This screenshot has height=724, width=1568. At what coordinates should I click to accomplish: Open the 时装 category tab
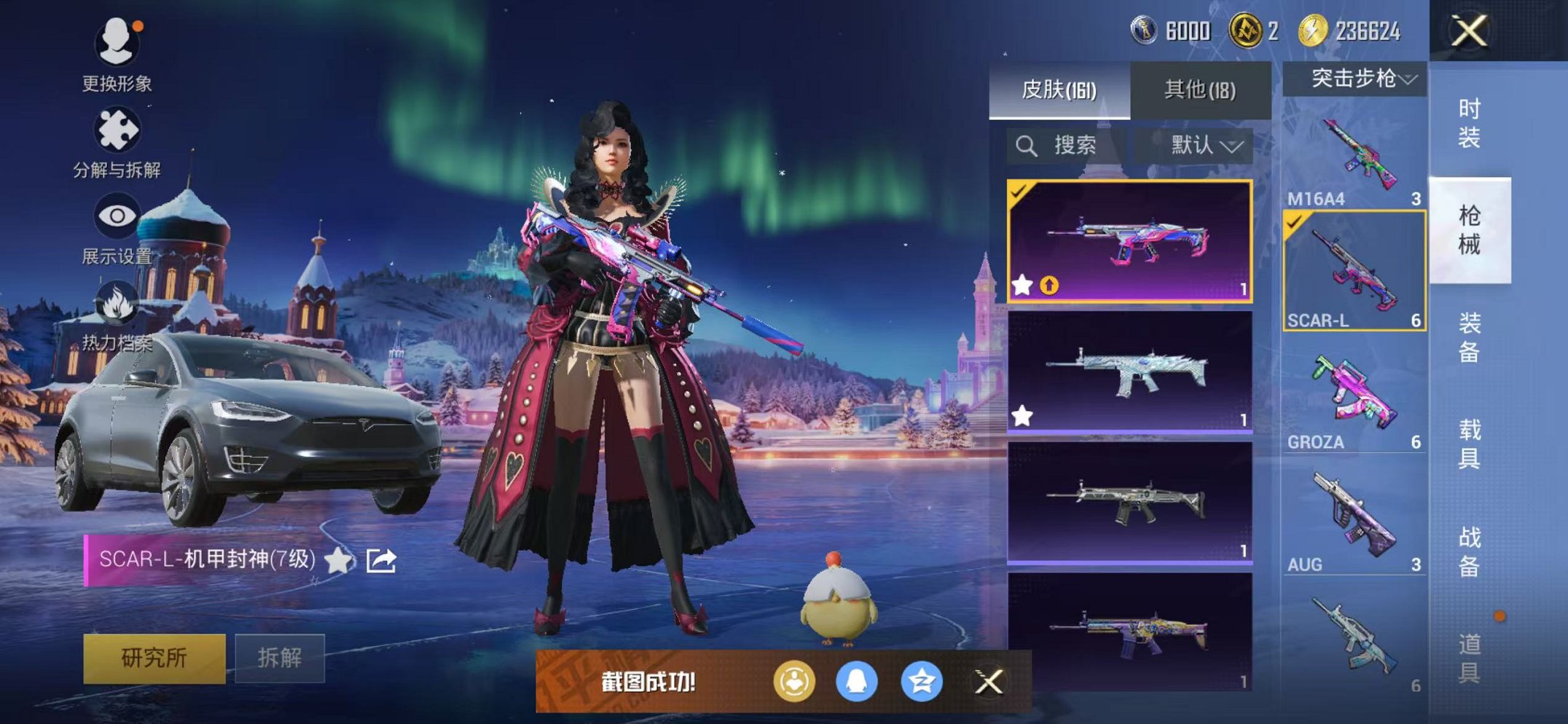[1469, 123]
